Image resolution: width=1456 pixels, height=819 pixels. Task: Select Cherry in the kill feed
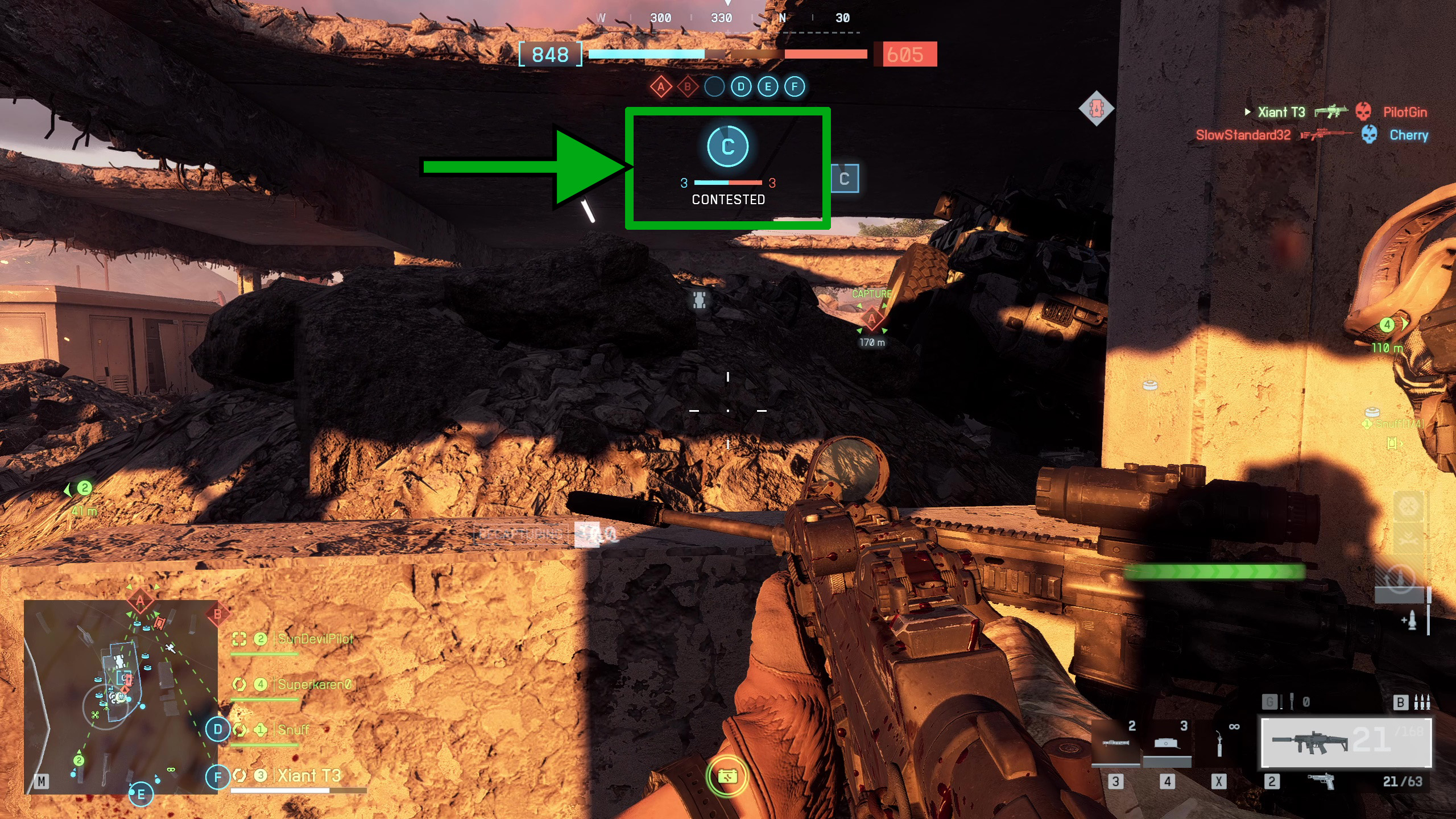tap(1409, 135)
